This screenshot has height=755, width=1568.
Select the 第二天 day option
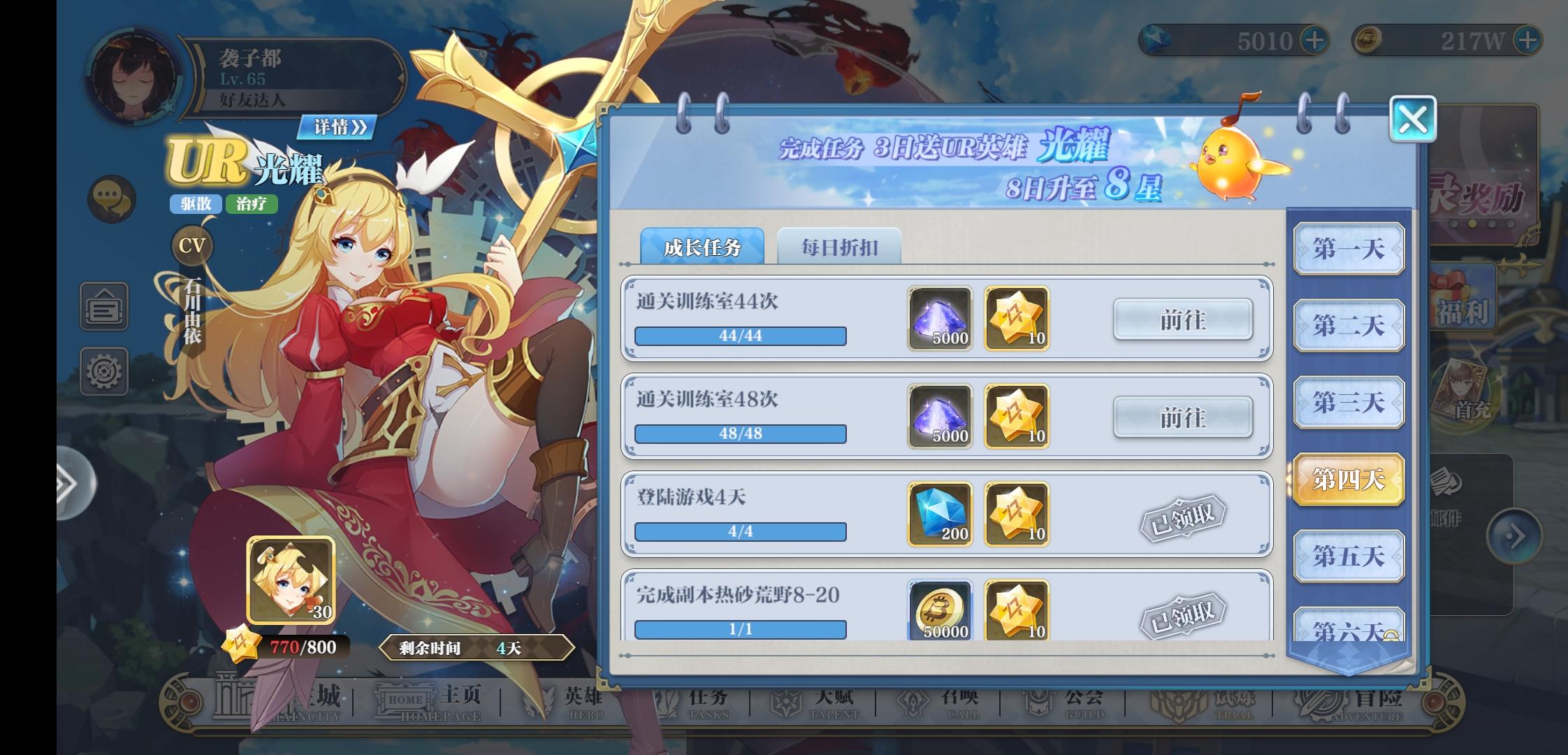click(1349, 325)
